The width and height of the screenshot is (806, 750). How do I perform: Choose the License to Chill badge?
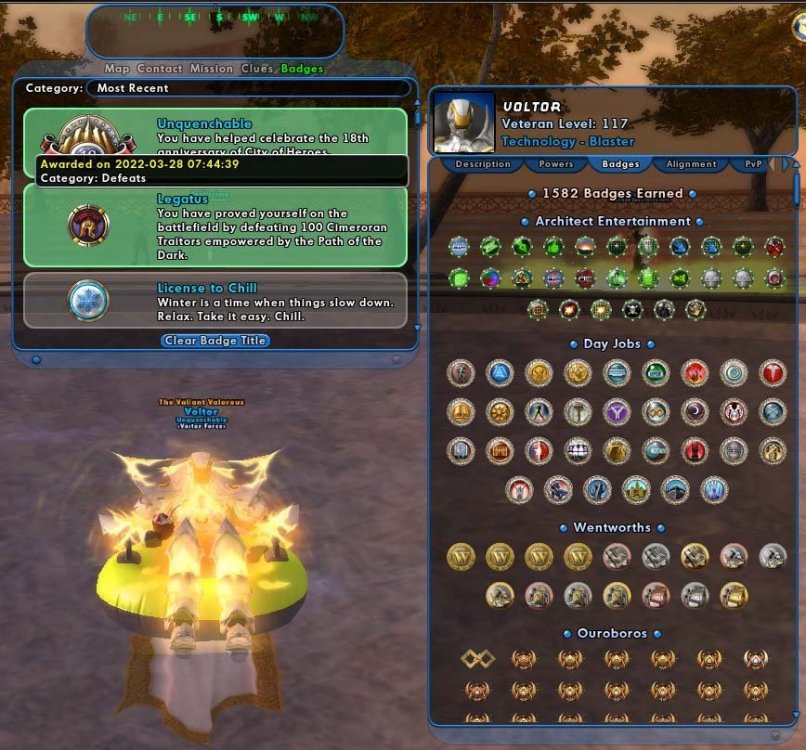pyautogui.click(x=215, y=301)
